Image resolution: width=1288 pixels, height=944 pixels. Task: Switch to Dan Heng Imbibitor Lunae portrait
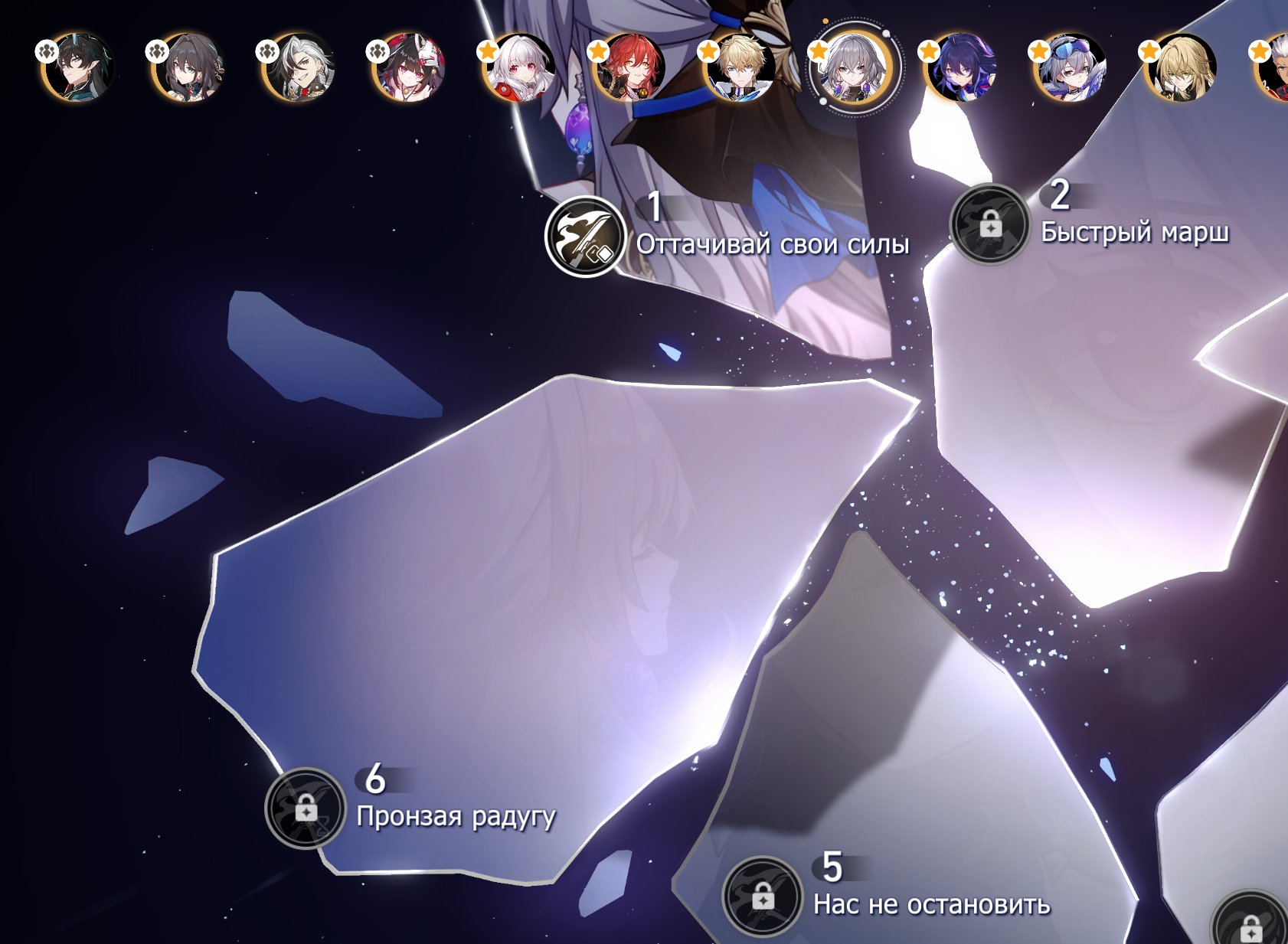(x=77, y=67)
